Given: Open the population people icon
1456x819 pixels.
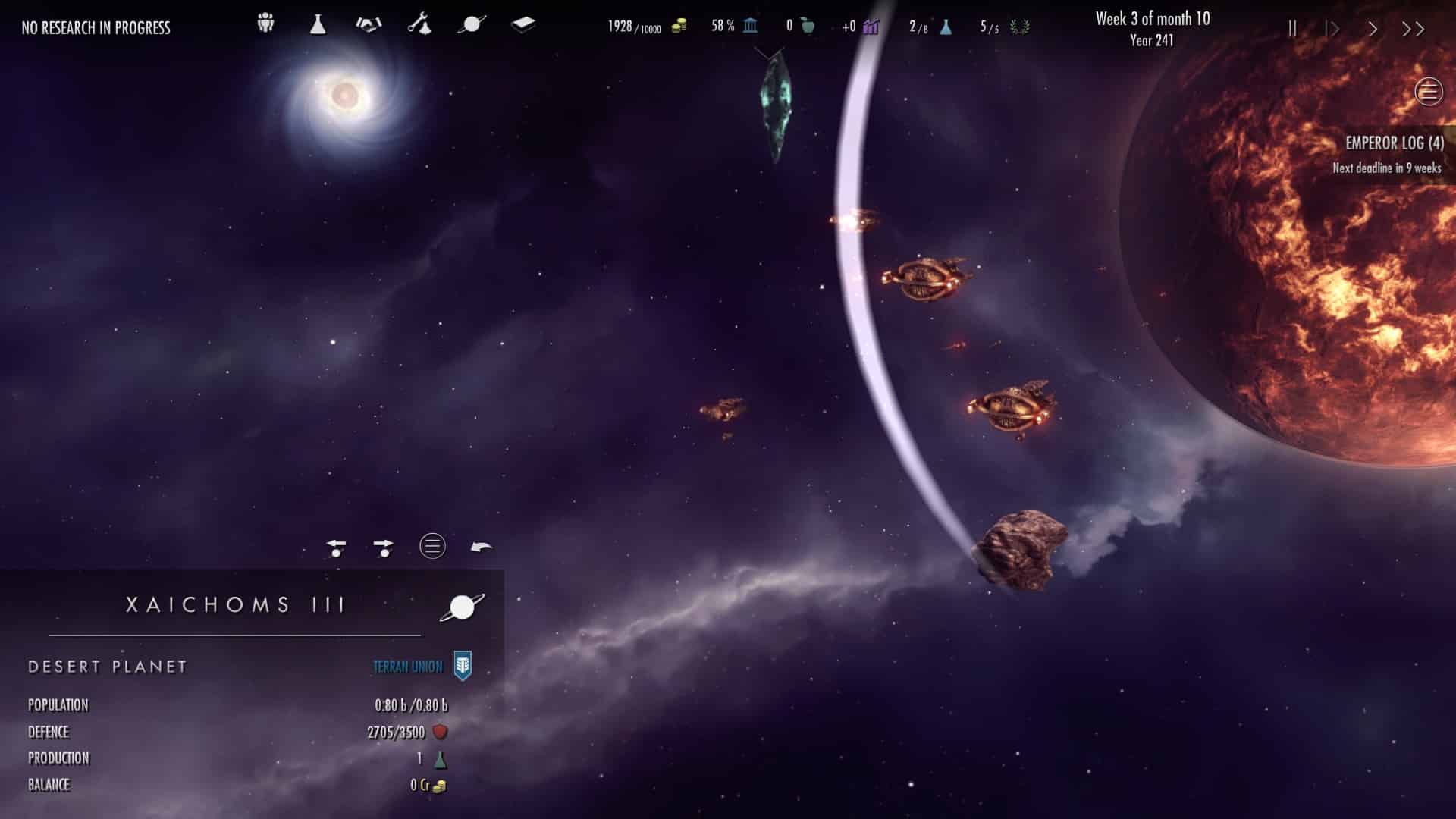Looking at the screenshot, I should (265, 24).
